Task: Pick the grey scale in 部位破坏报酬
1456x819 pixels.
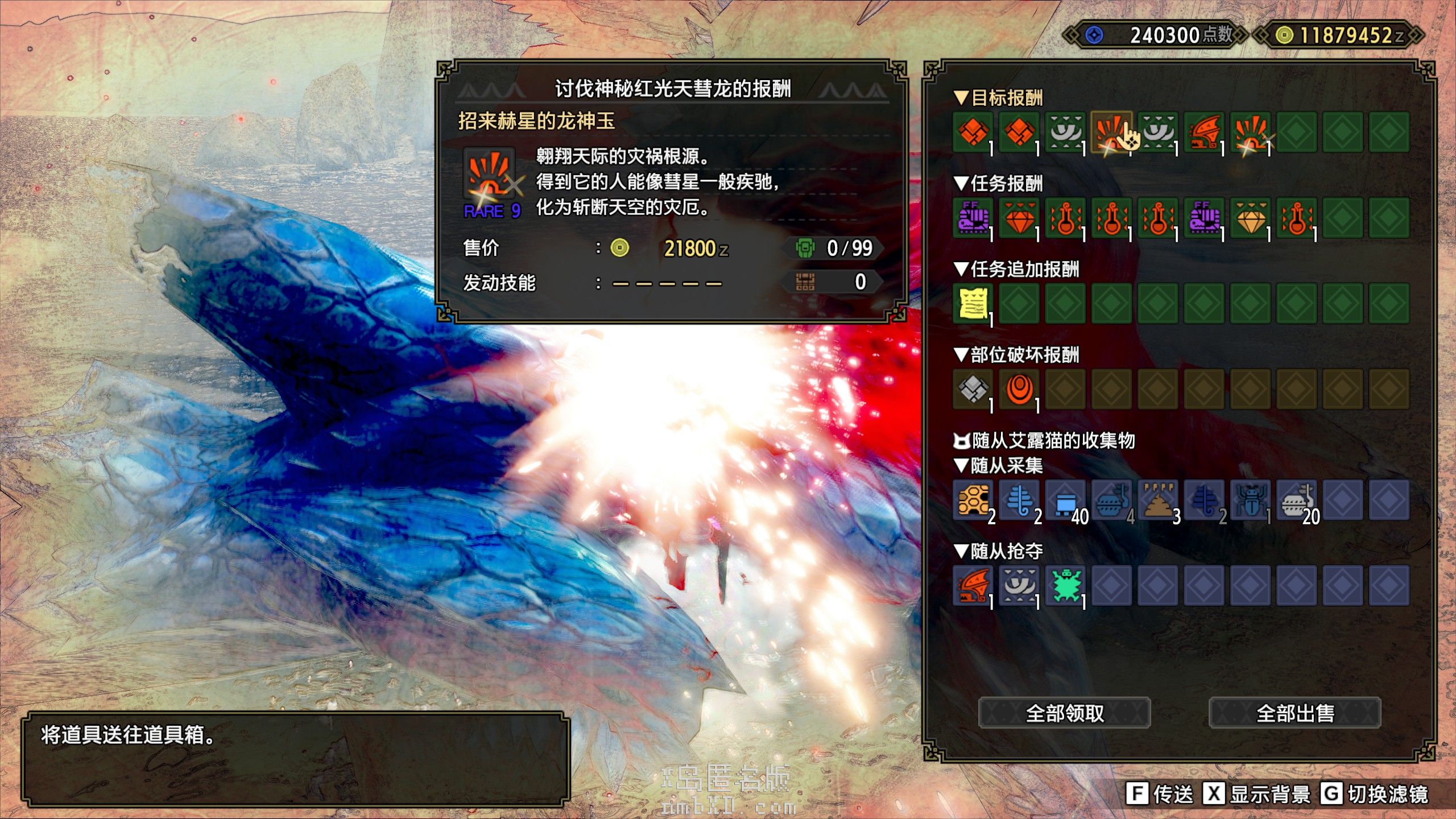Action: (x=973, y=389)
